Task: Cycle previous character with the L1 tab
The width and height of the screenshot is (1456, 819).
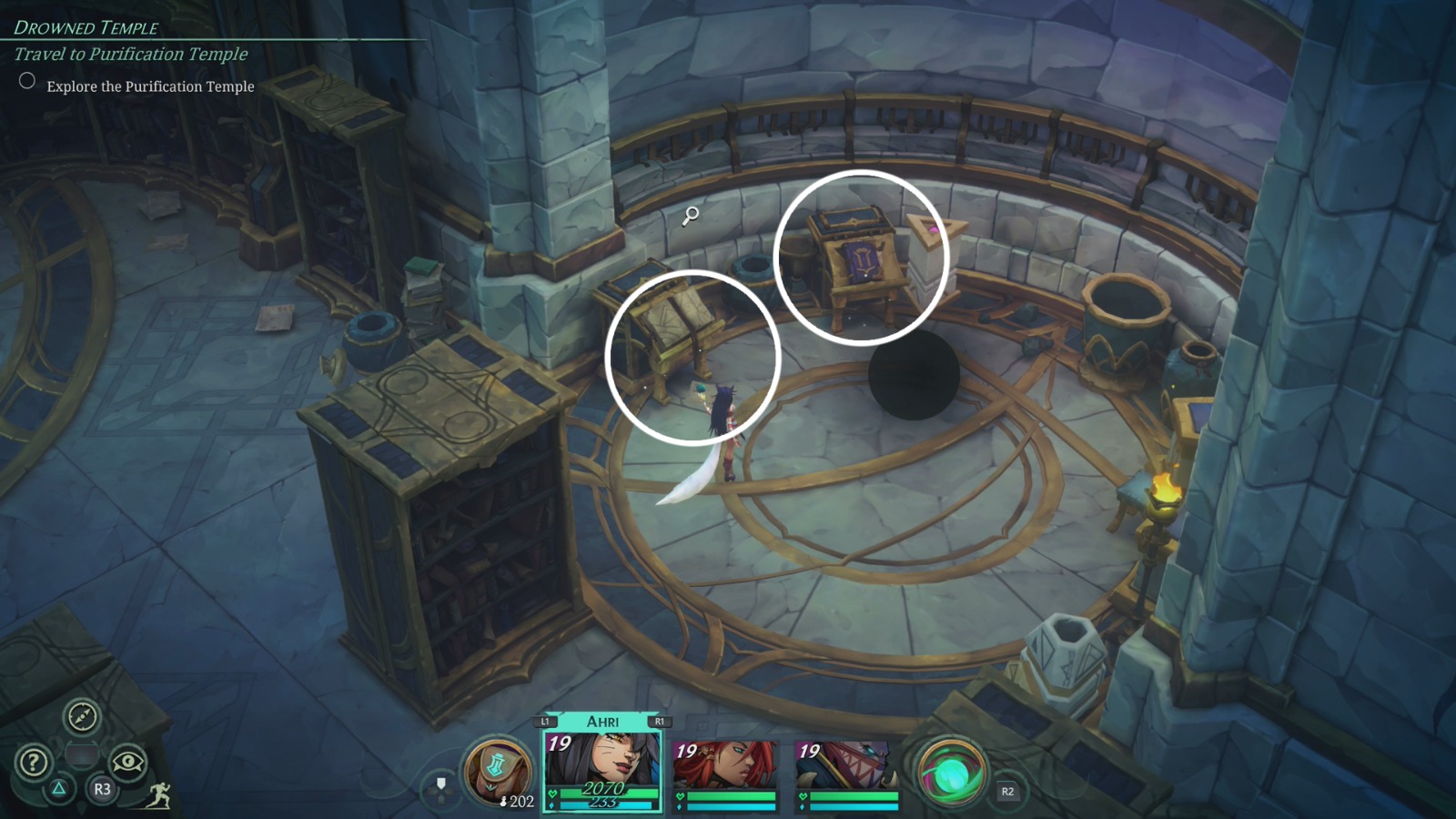Action: 543,720
